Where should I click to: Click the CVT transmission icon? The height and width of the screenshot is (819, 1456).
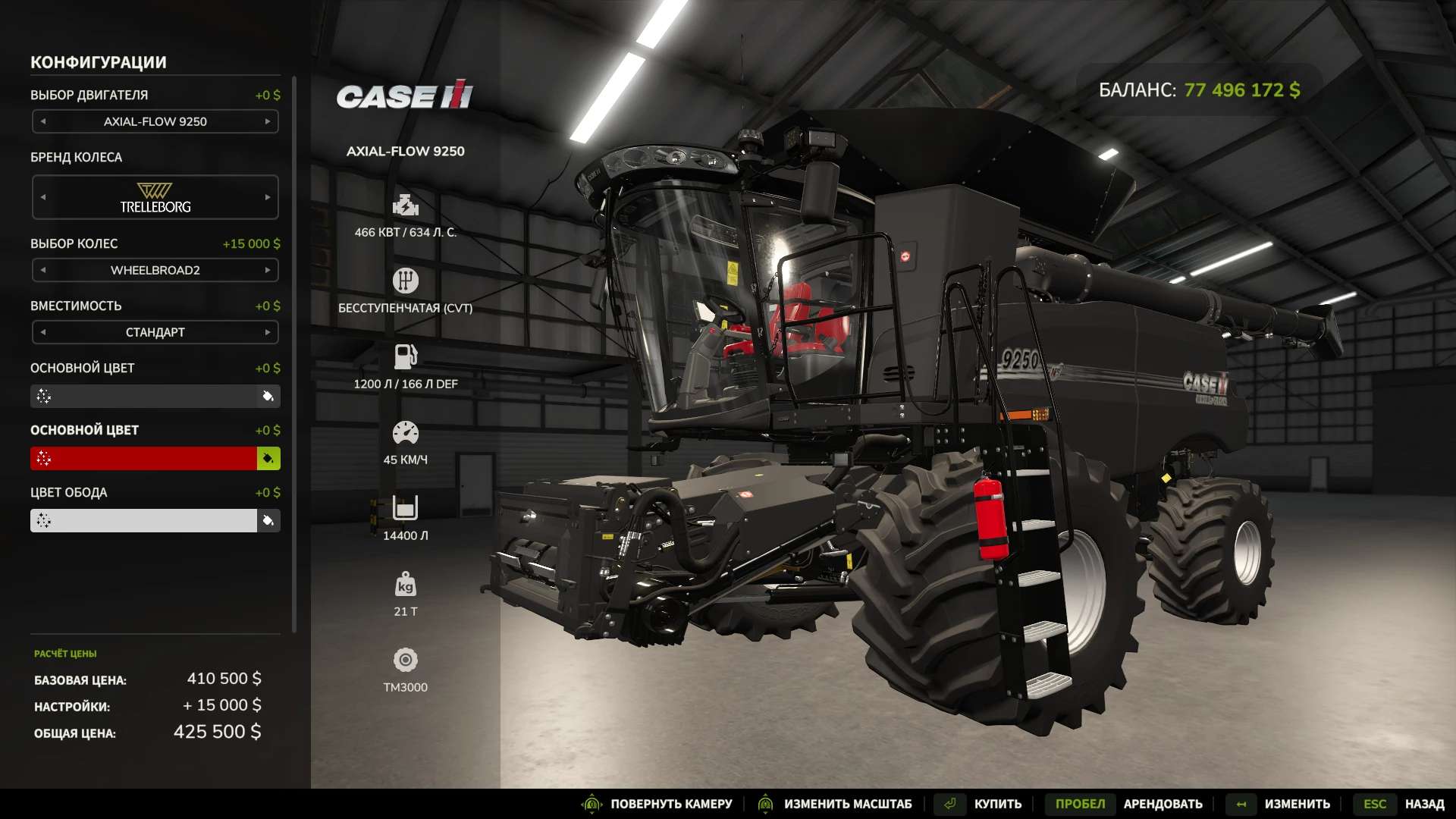[406, 280]
